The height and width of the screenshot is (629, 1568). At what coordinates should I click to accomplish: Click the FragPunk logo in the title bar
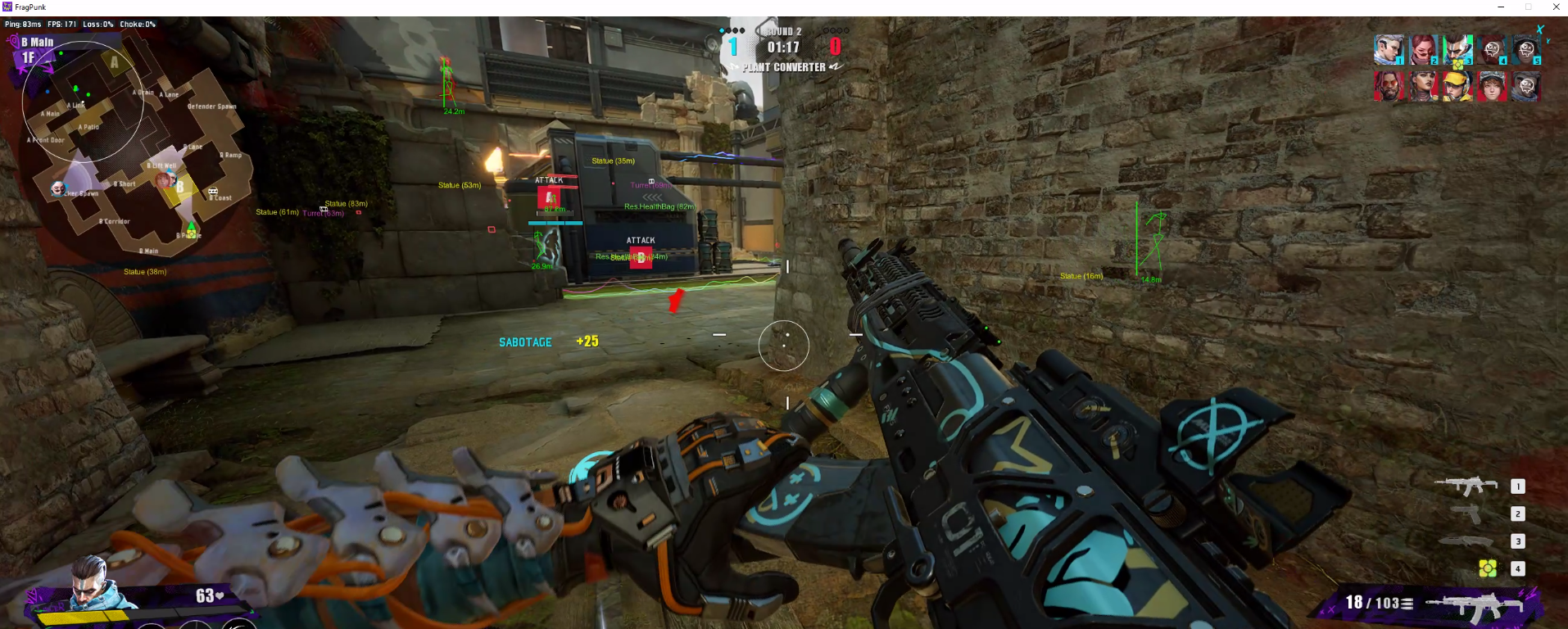tap(7, 7)
